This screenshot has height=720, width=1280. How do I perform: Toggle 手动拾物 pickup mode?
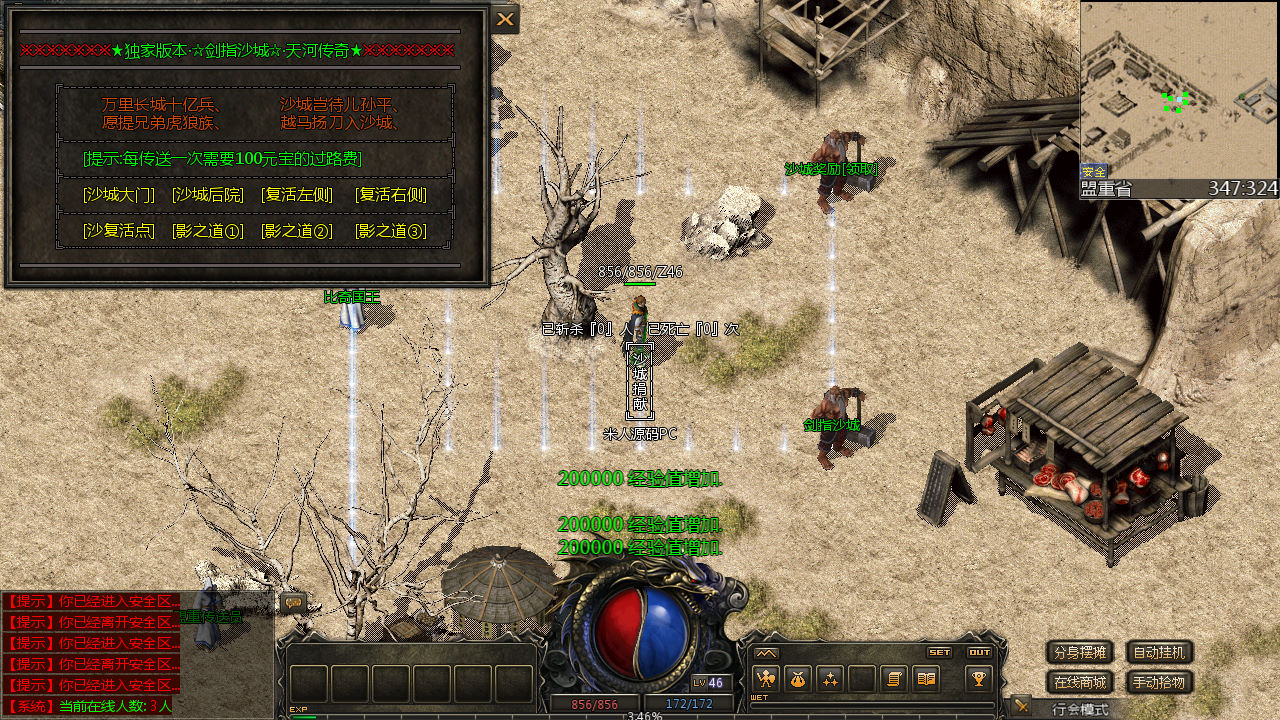(x=1160, y=683)
